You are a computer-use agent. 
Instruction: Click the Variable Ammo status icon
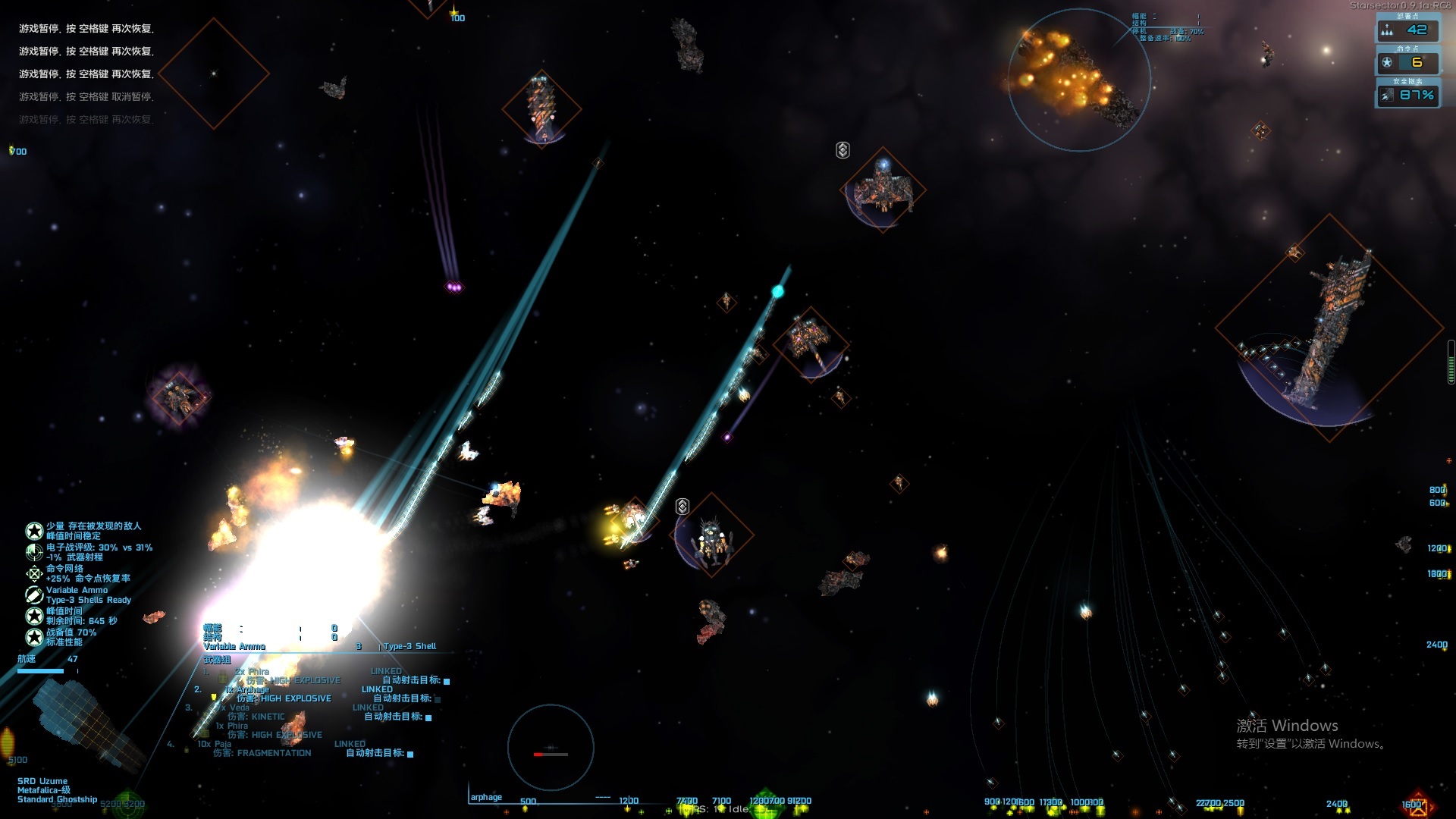click(x=34, y=595)
